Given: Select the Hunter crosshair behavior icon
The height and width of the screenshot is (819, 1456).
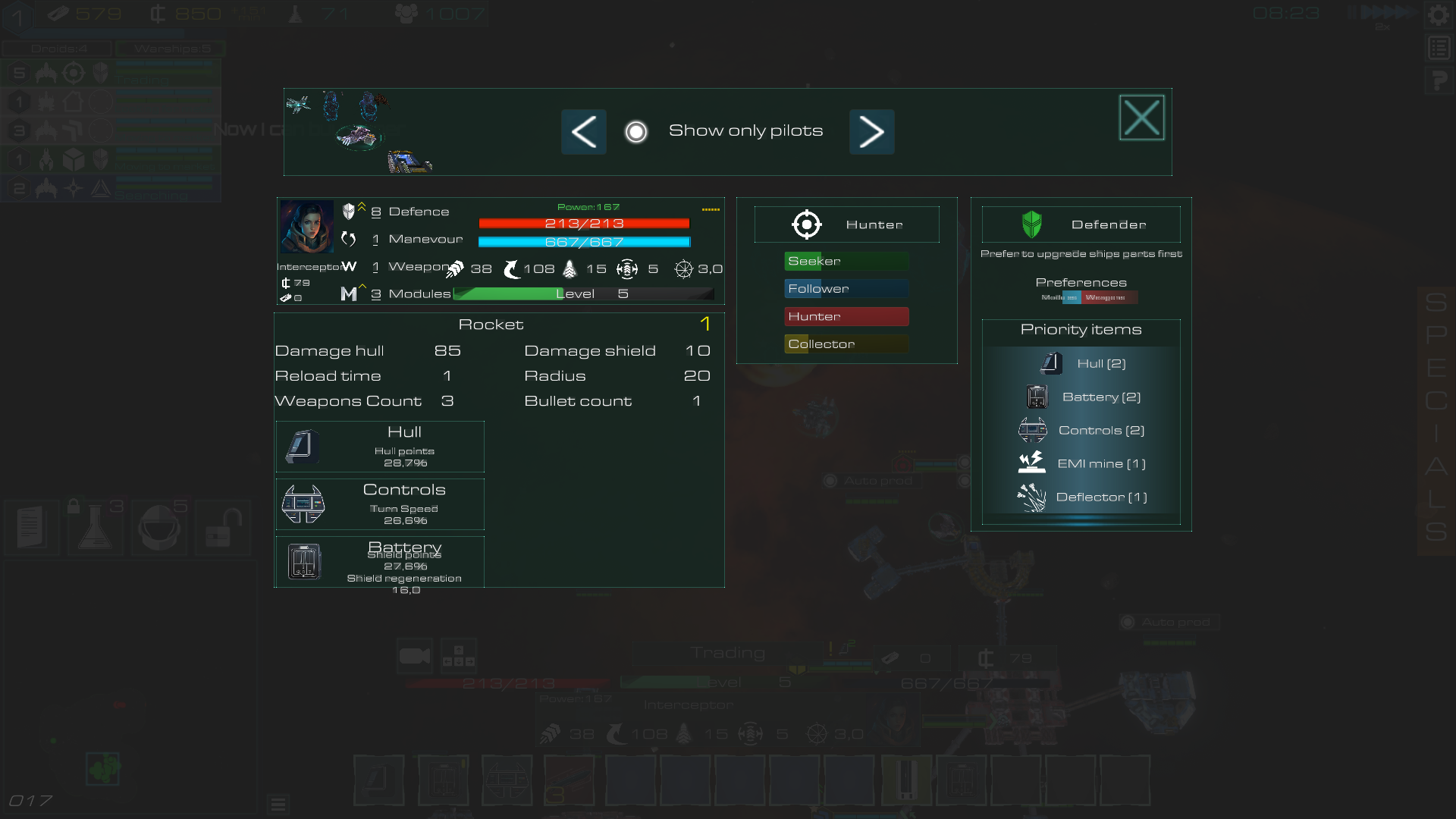Looking at the screenshot, I should 806,224.
